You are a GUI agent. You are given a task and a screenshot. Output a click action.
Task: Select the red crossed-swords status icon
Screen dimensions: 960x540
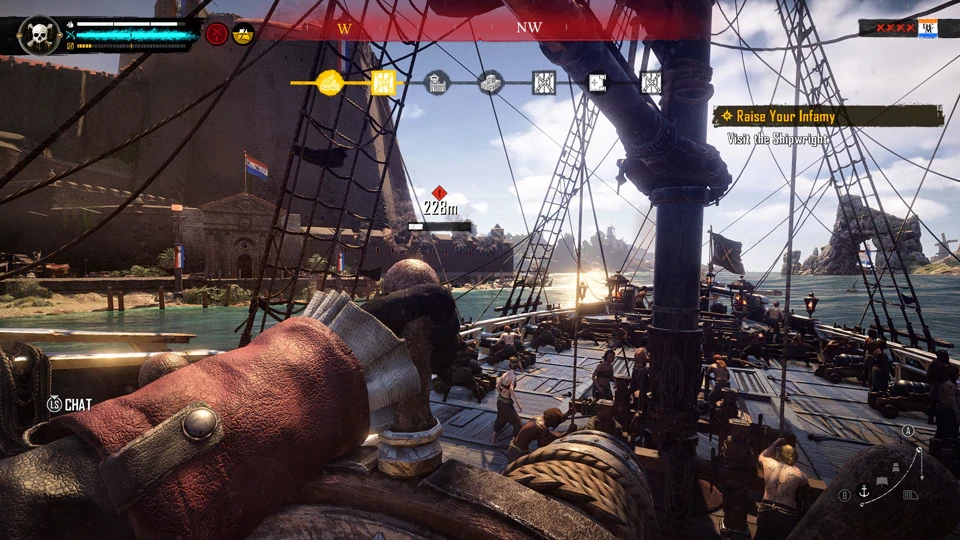coord(216,34)
